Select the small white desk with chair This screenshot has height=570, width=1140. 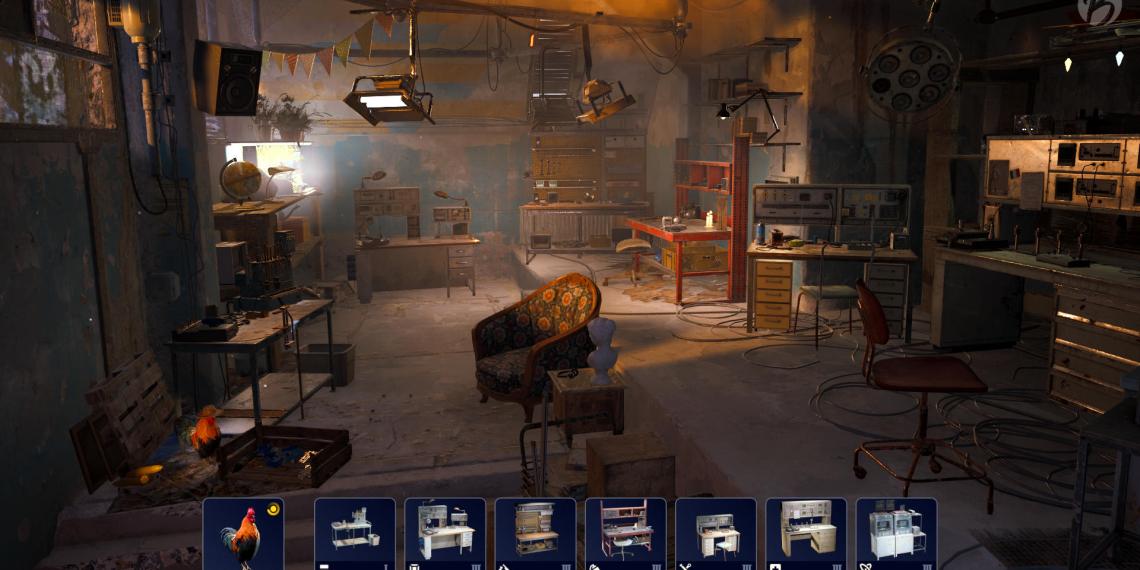[715, 532]
